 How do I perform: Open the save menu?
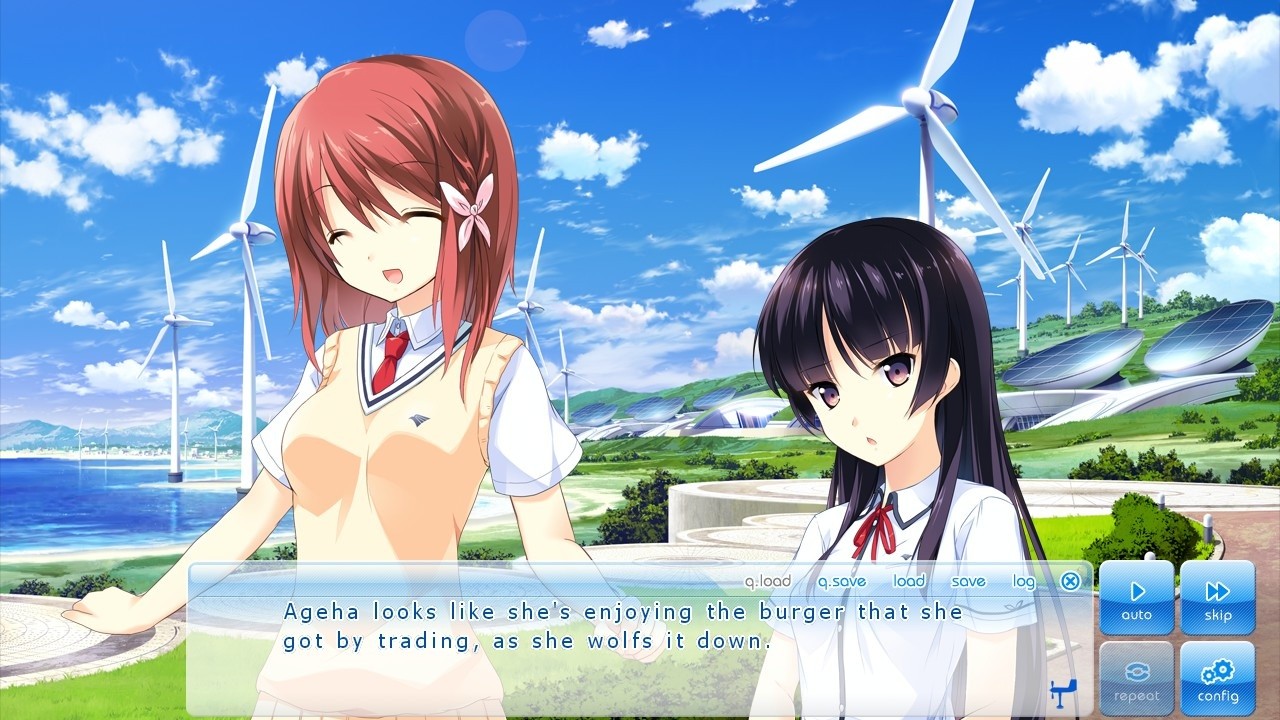968,581
